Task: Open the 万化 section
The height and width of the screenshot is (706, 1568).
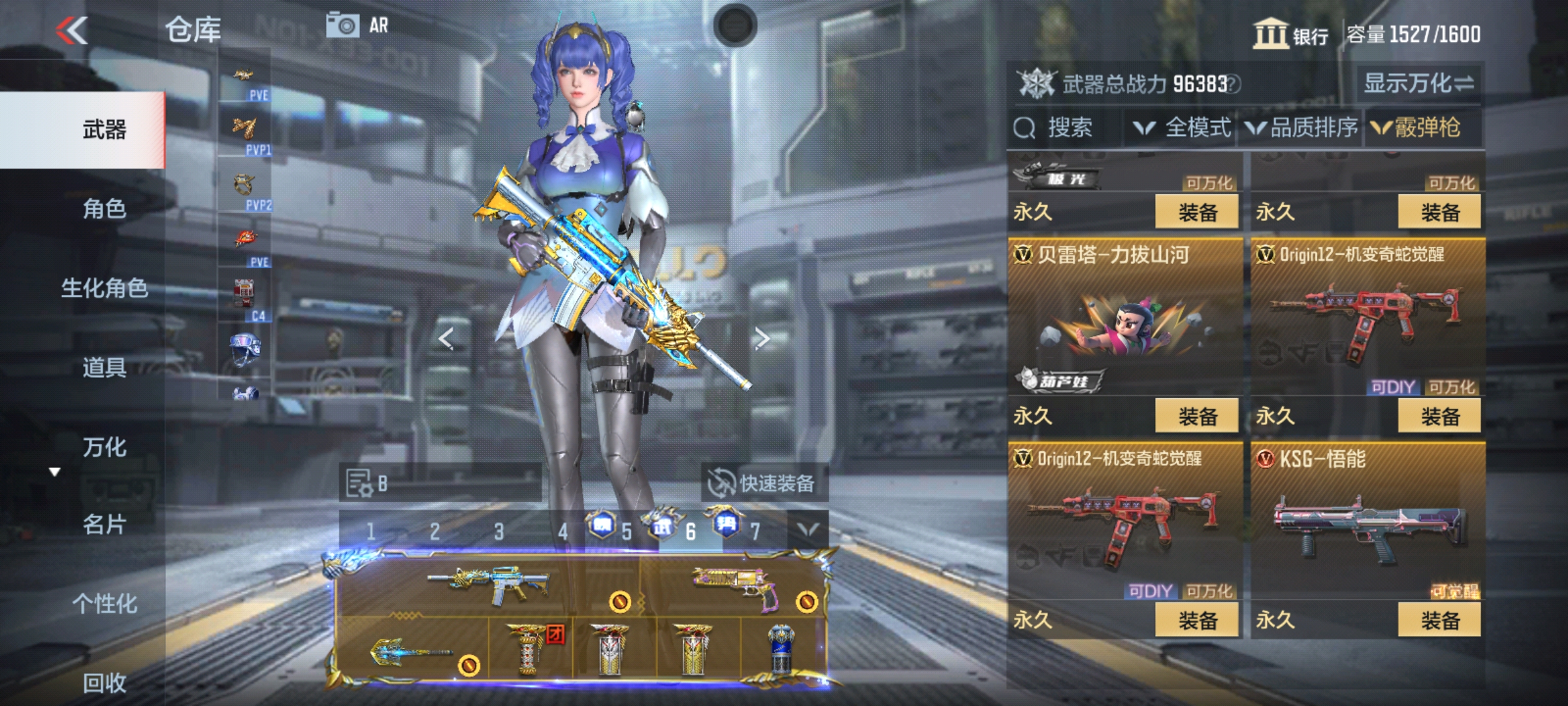Action: point(104,447)
